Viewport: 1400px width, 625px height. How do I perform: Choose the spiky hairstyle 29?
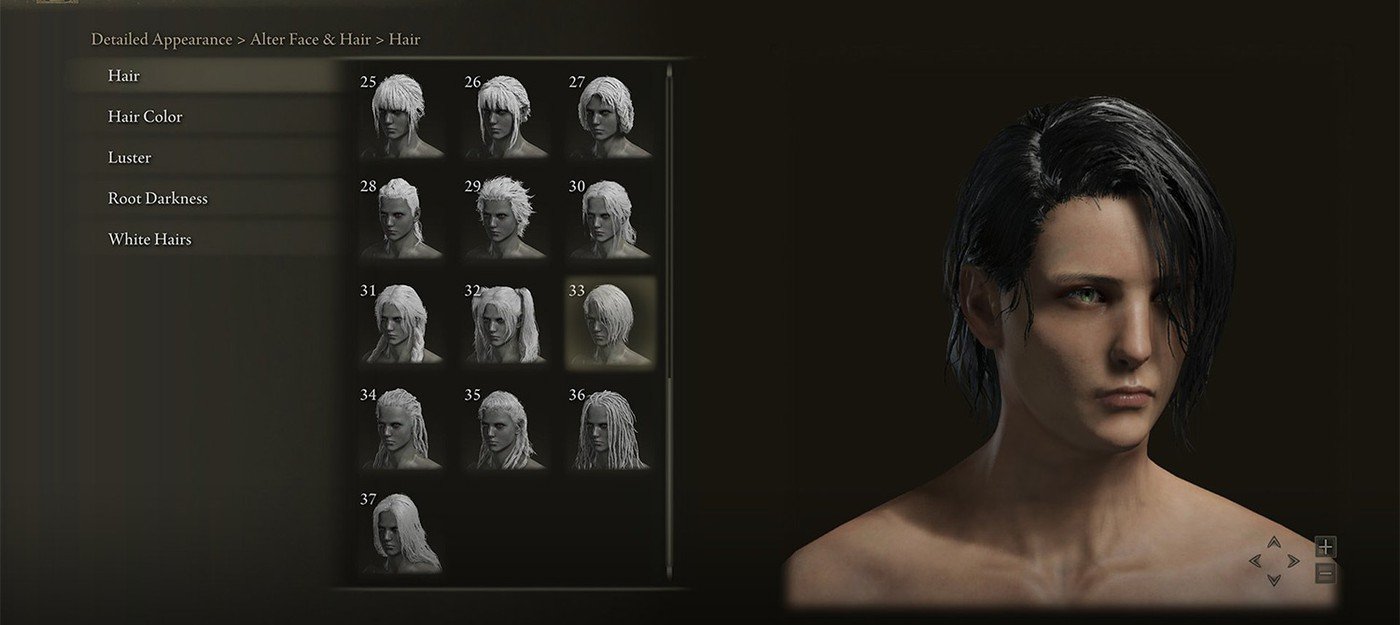pos(505,218)
